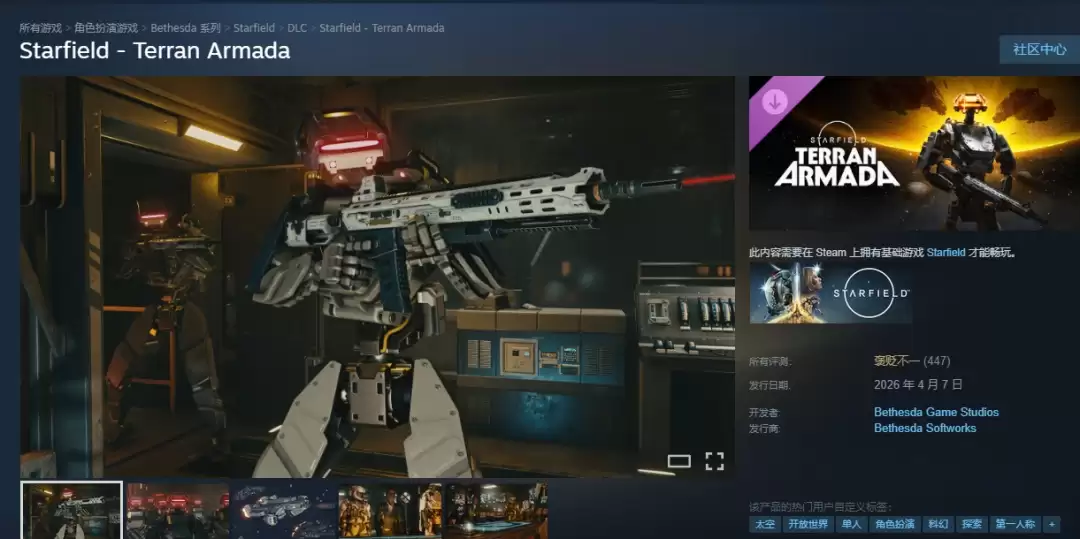Image resolution: width=1080 pixels, height=539 pixels.
Task: Open publisher Bethesda Softworks page
Action: pos(925,428)
